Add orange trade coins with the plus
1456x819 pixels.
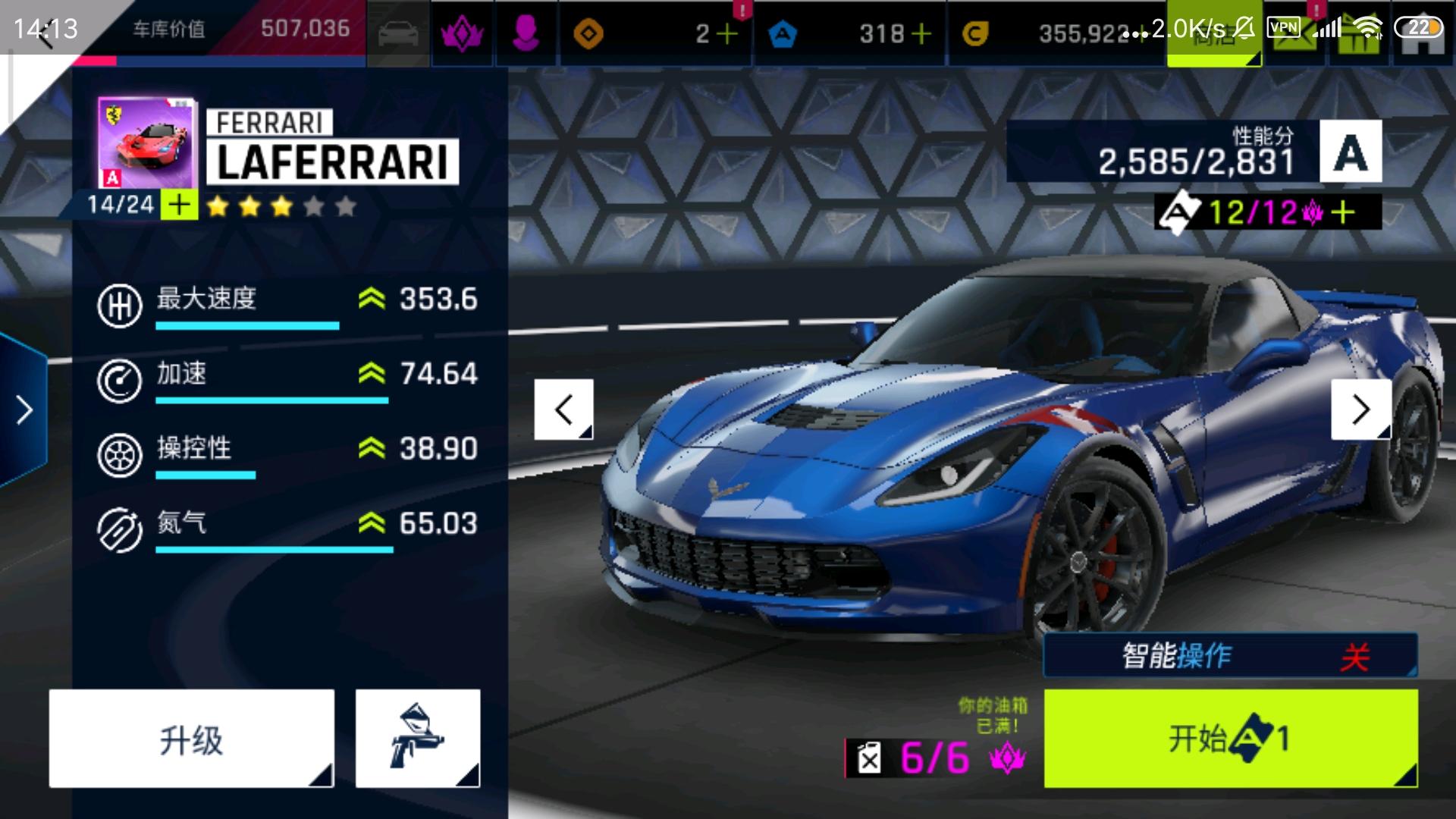click(x=726, y=34)
